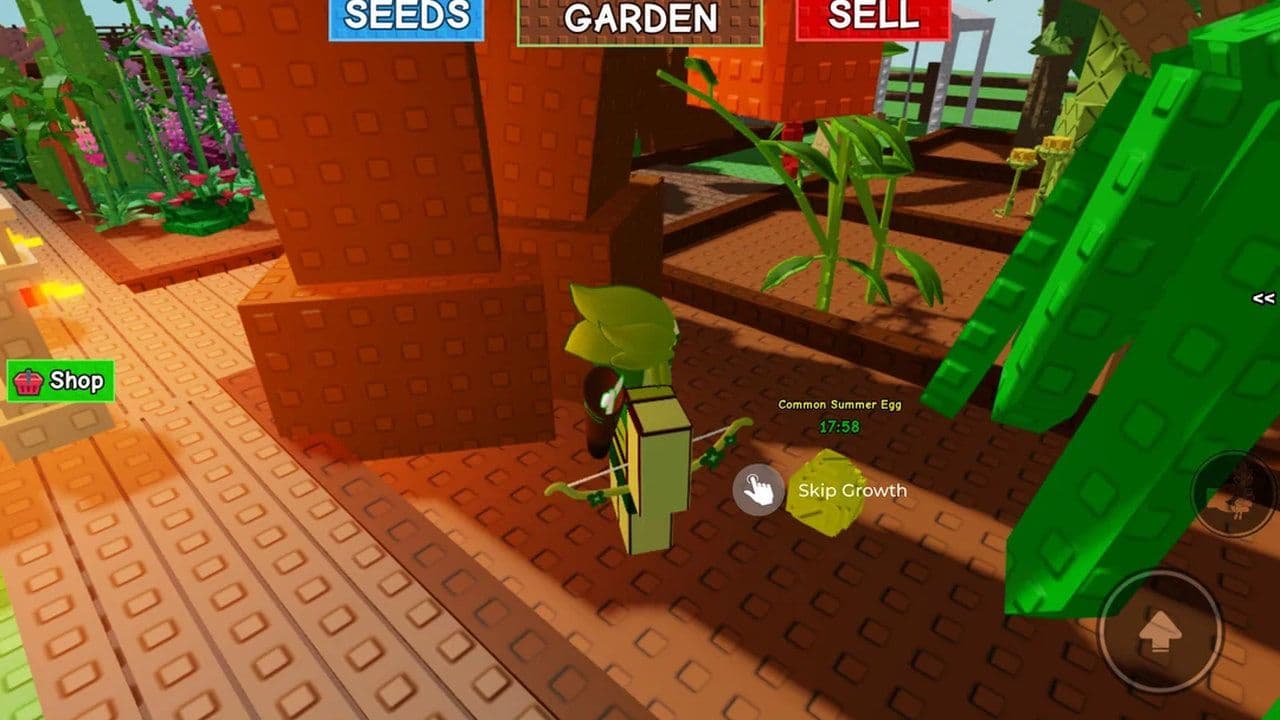This screenshot has width=1280, height=720.
Task: Click the pink basket icon on the Shop button
Action: click(x=29, y=381)
